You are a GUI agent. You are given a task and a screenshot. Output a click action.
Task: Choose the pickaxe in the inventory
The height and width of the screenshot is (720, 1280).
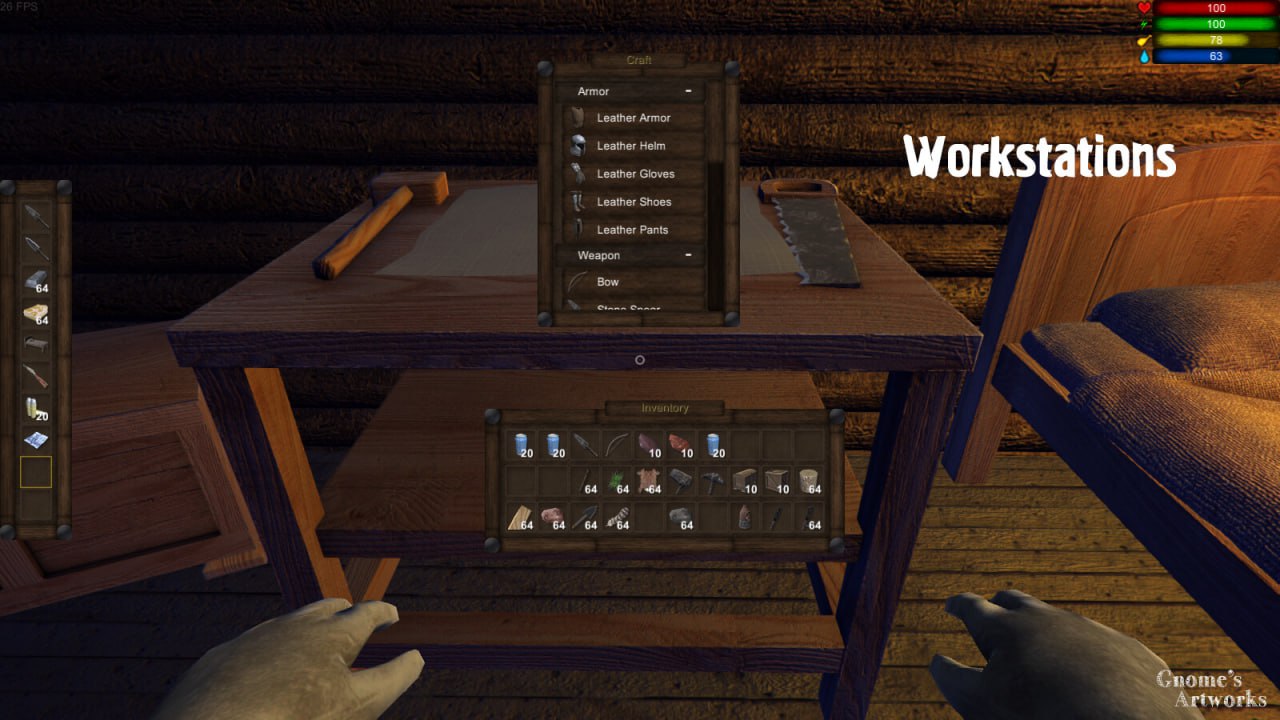click(713, 482)
